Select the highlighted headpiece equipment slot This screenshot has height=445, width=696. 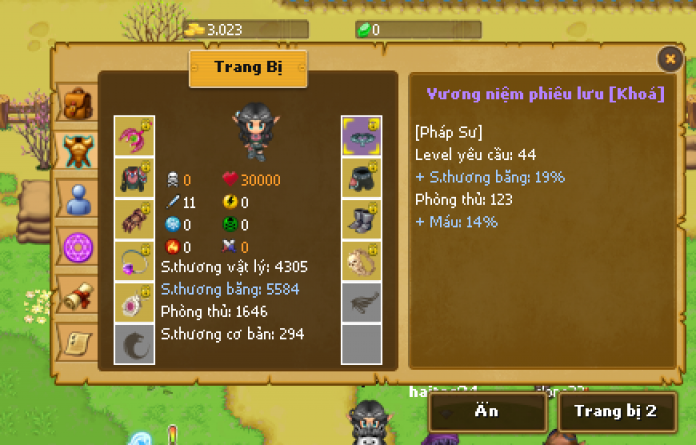point(361,135)
